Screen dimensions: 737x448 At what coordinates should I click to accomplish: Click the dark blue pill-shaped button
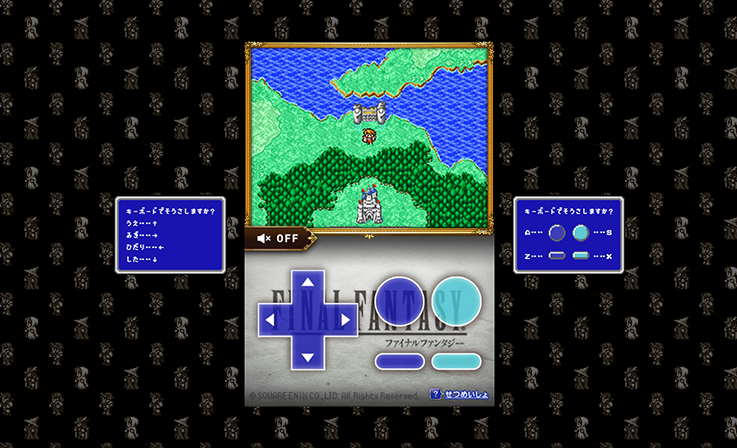click(400, 363)
